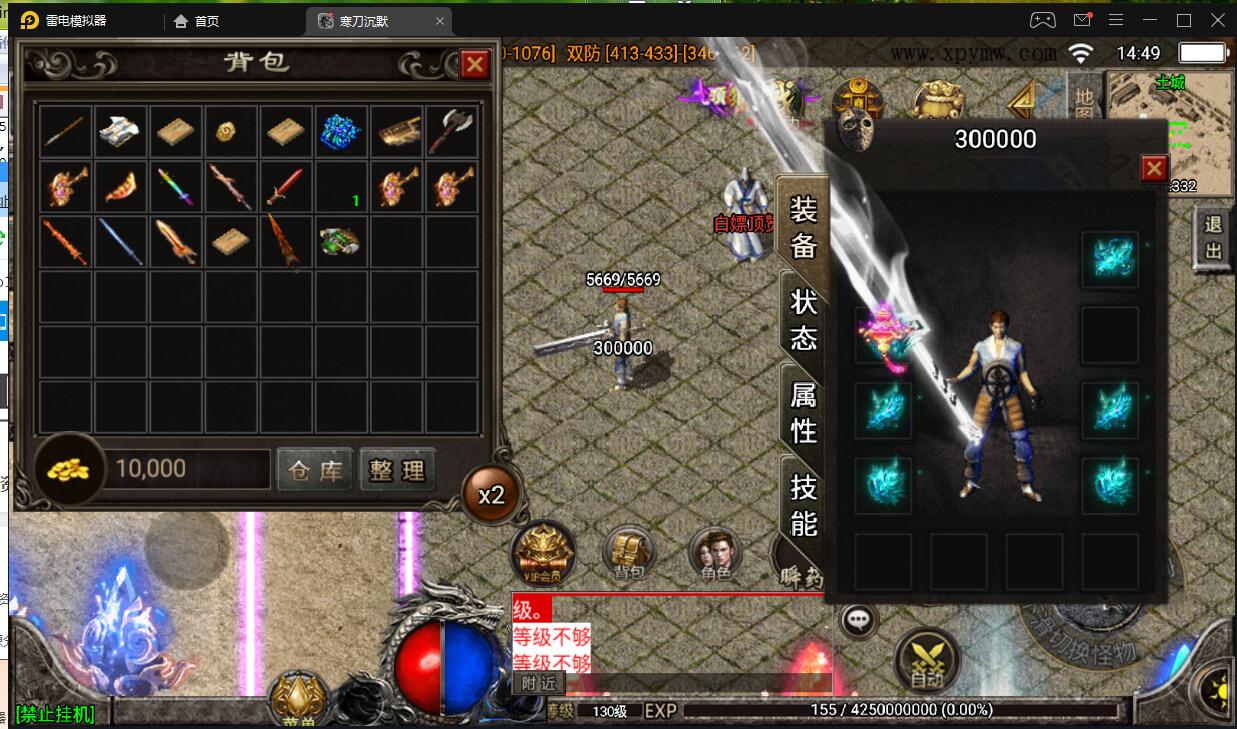Screen dimensions: 1237x729
Task: Sort the bag with 整理
Action: point(397,470)
